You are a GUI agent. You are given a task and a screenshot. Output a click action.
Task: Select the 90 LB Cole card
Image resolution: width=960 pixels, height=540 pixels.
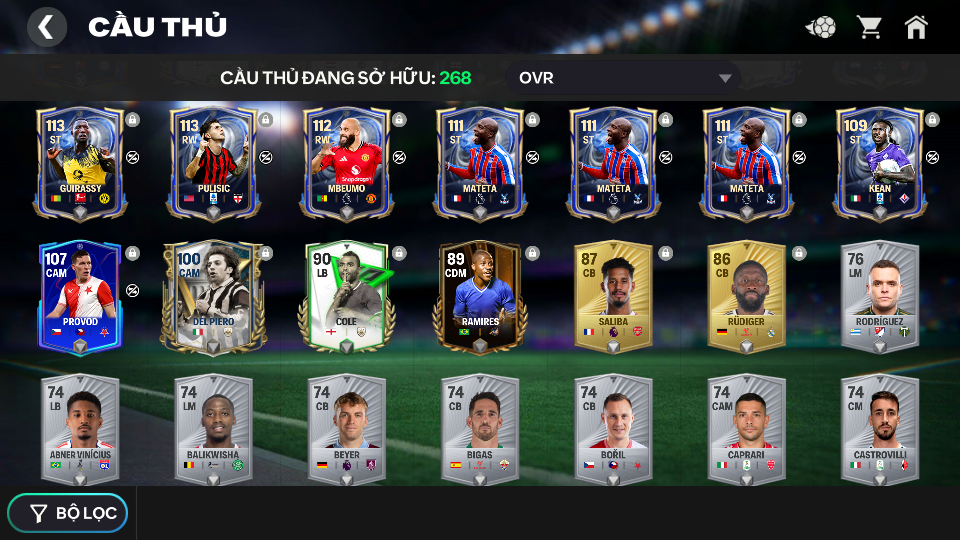coord(347,296)
